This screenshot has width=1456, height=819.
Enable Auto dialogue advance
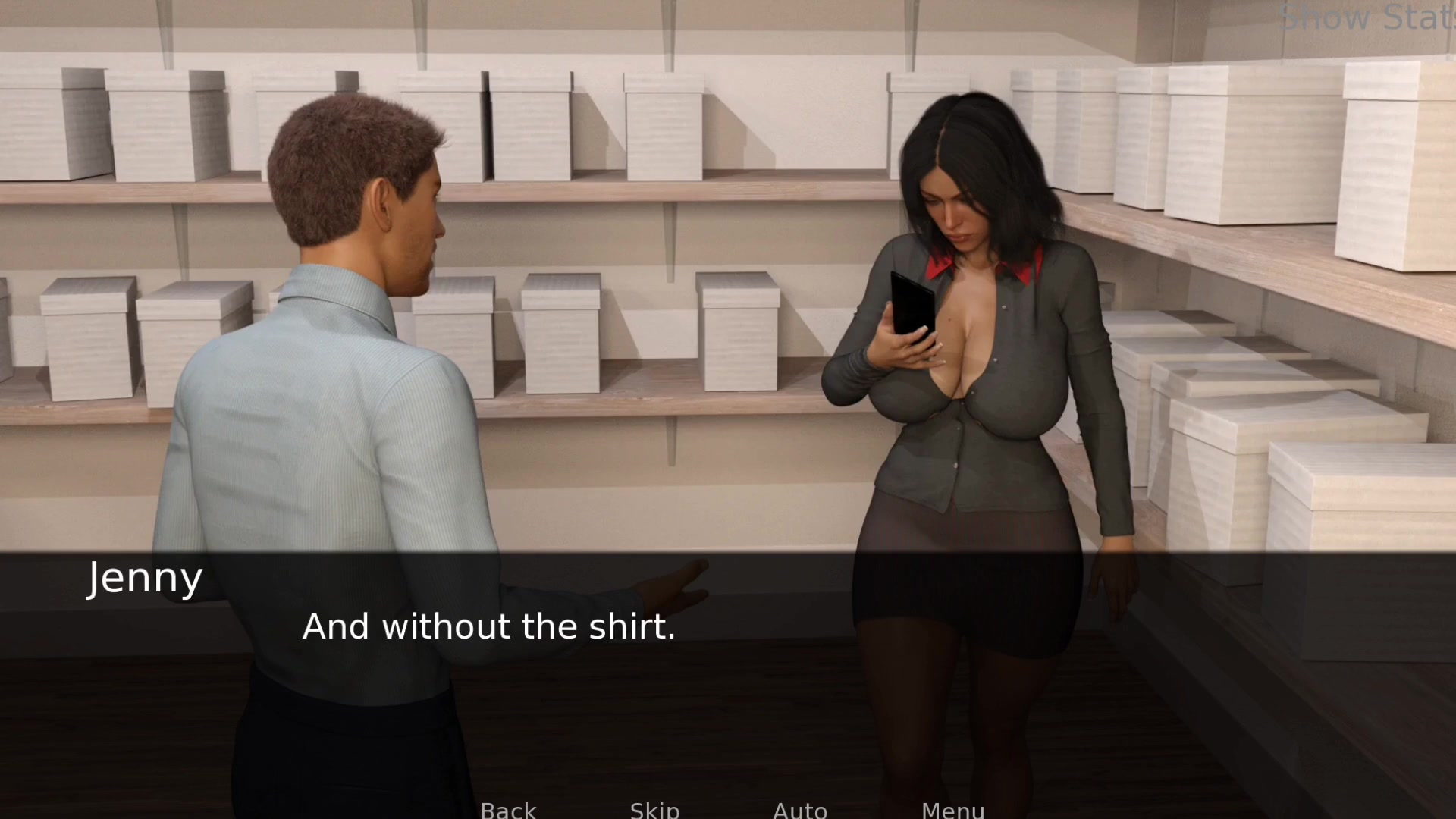pyautogui.click(x=800, y=810)
